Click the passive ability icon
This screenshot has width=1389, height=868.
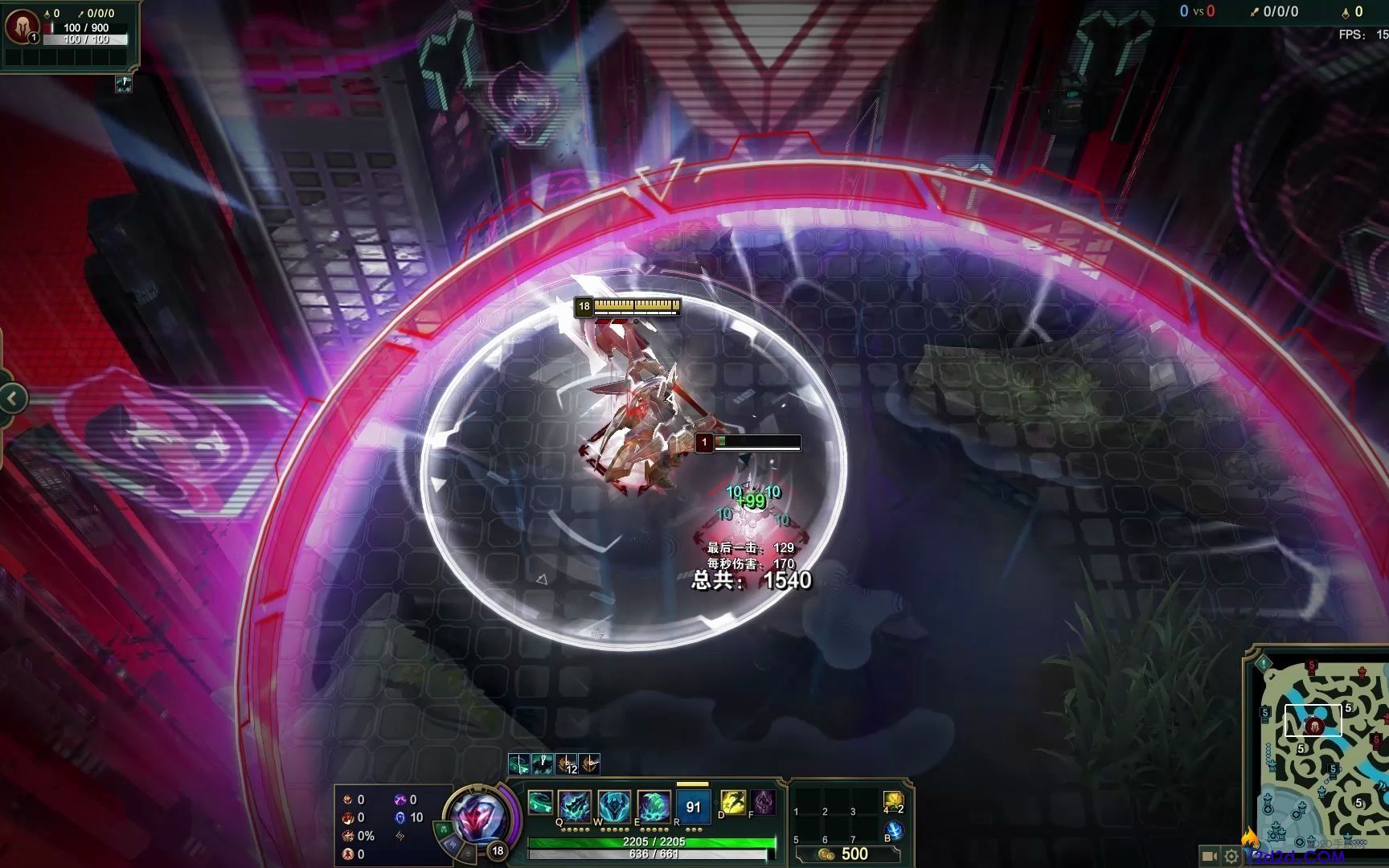[x=540, y=802]
